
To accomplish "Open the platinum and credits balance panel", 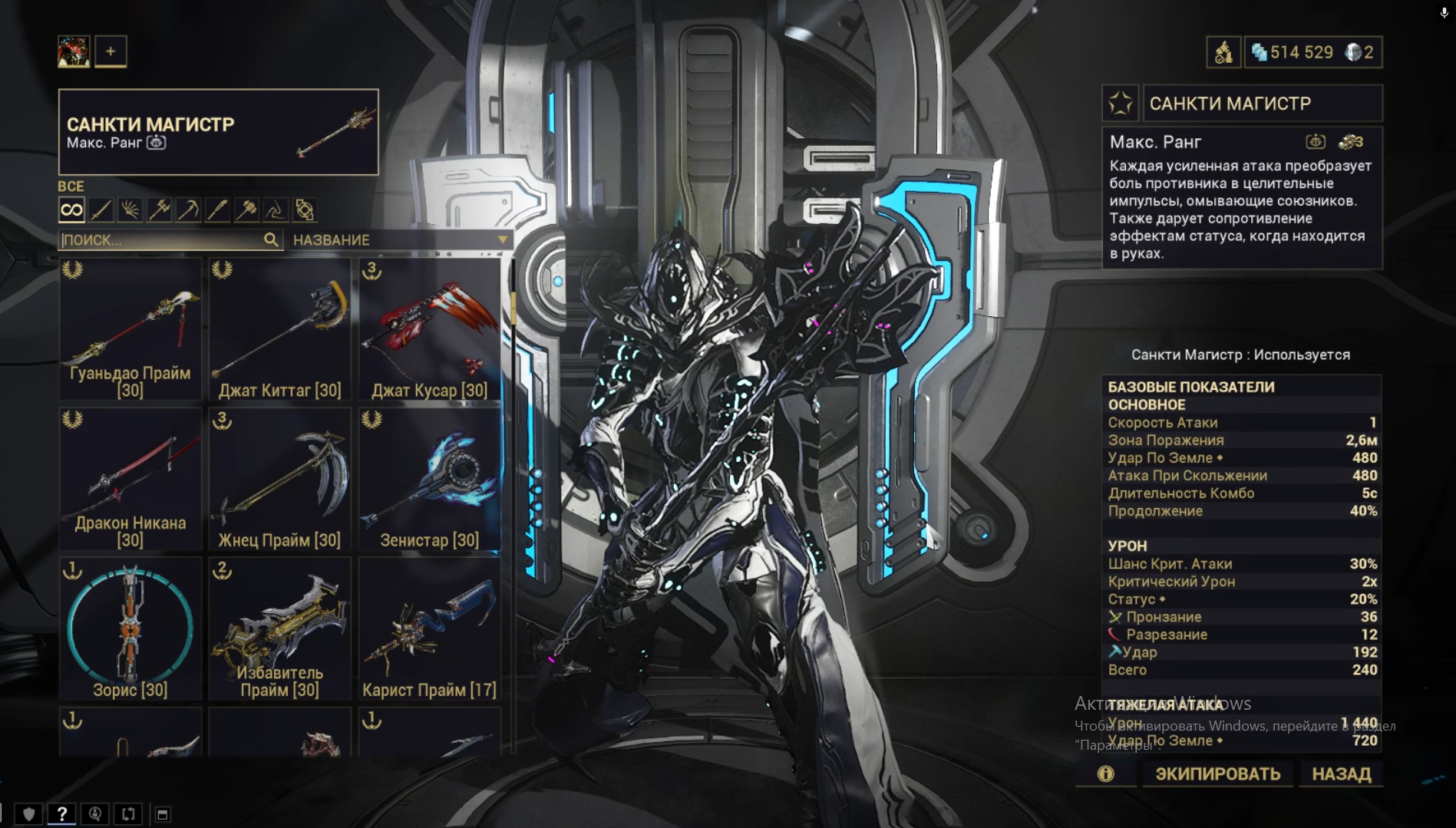I will [x=1312, y=52].
